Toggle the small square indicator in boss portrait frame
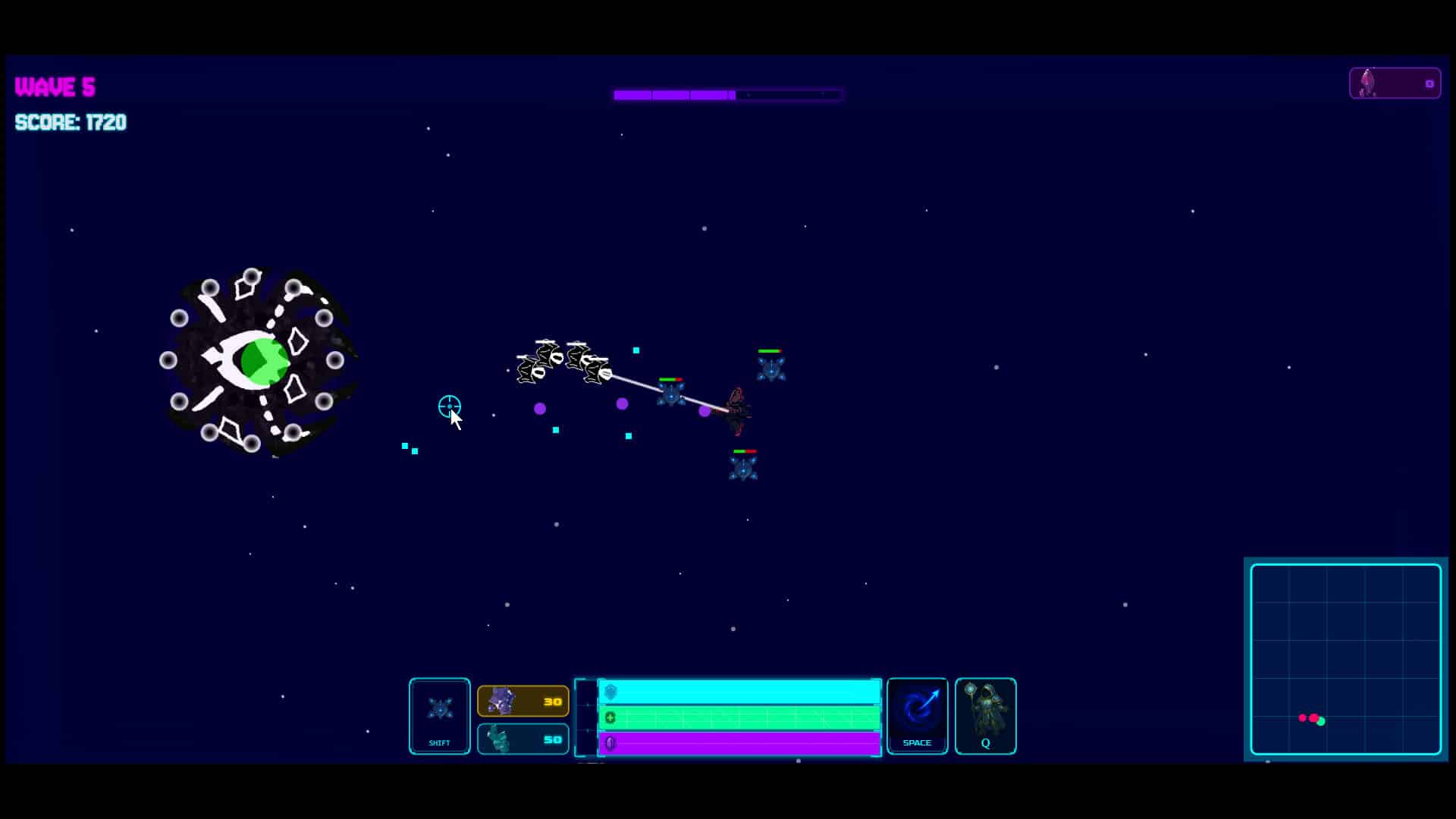The width and height of the screenshot is (1456, 819). click(1429, 83)
